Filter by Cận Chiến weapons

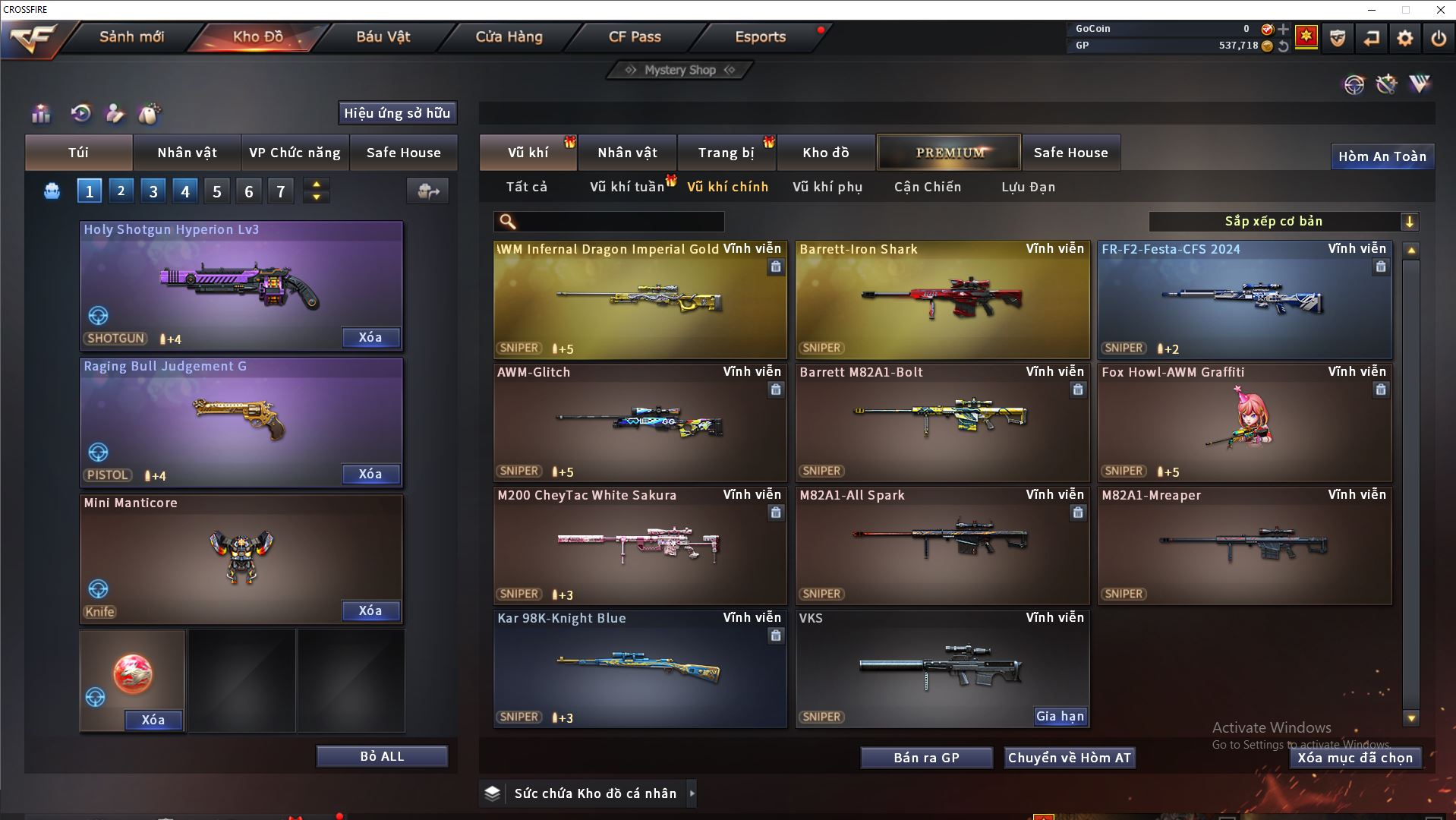[928, 187]
